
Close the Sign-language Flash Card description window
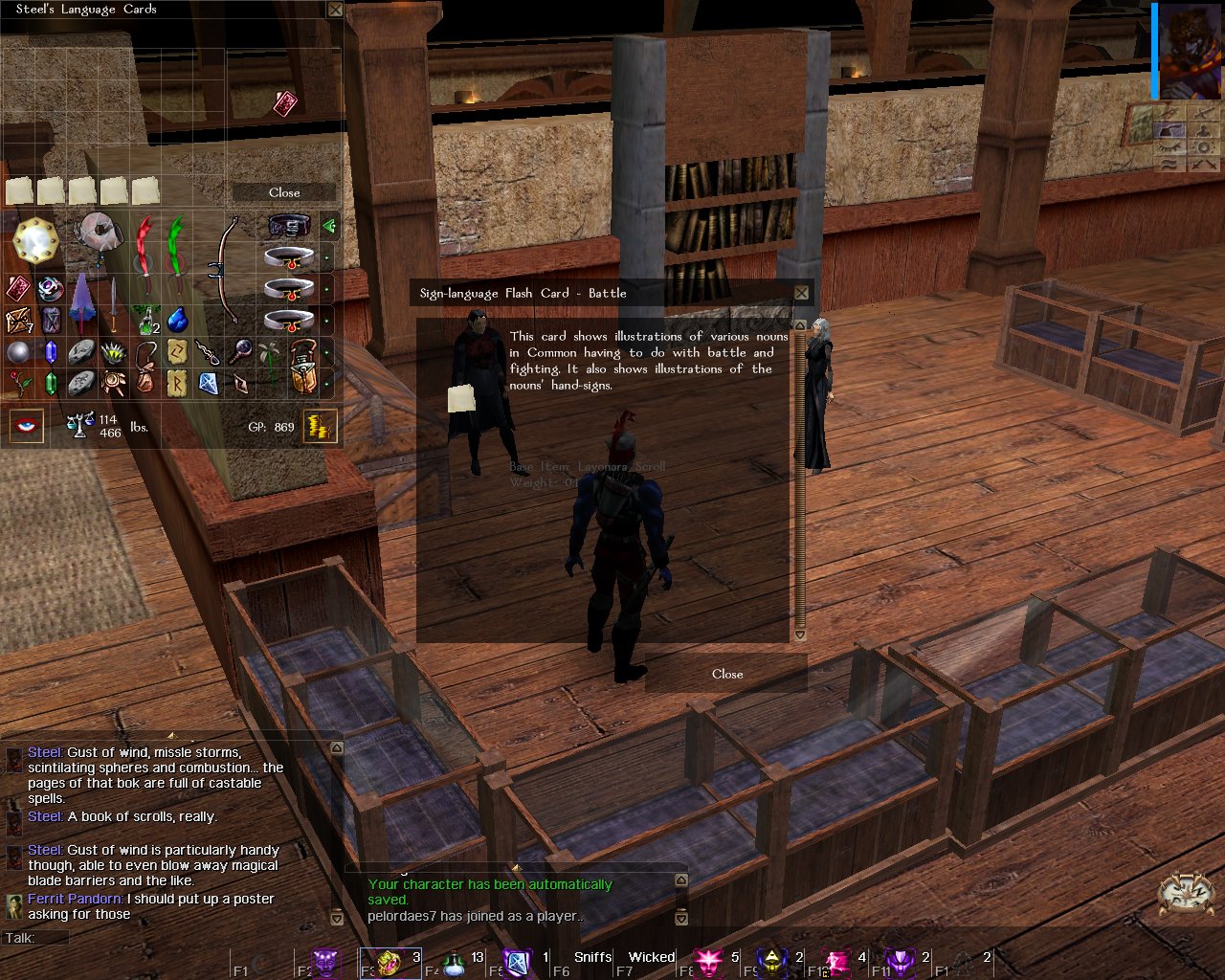click(x=802, y=293)
